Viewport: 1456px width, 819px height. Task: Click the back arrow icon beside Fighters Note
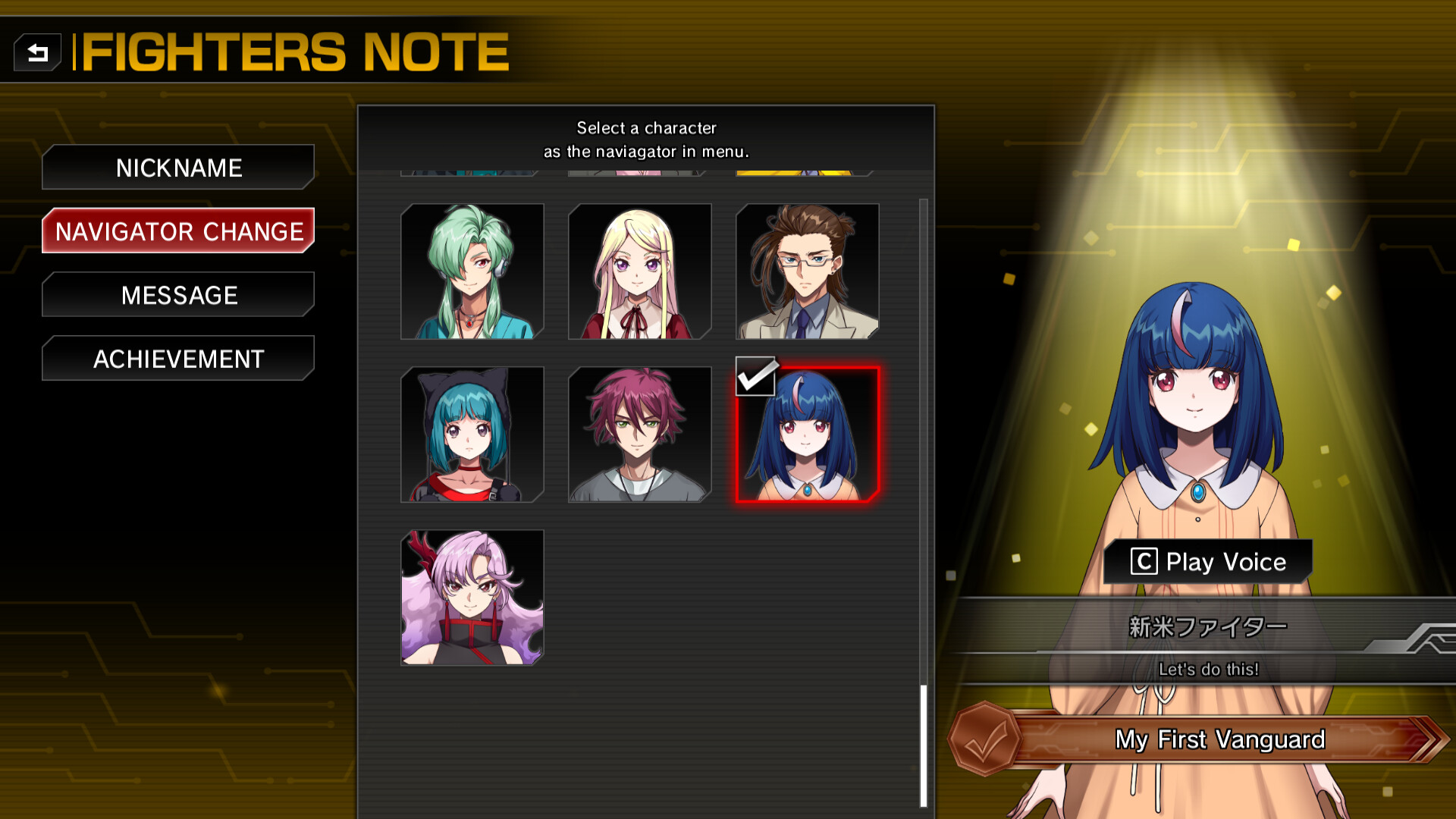(38, 52)
